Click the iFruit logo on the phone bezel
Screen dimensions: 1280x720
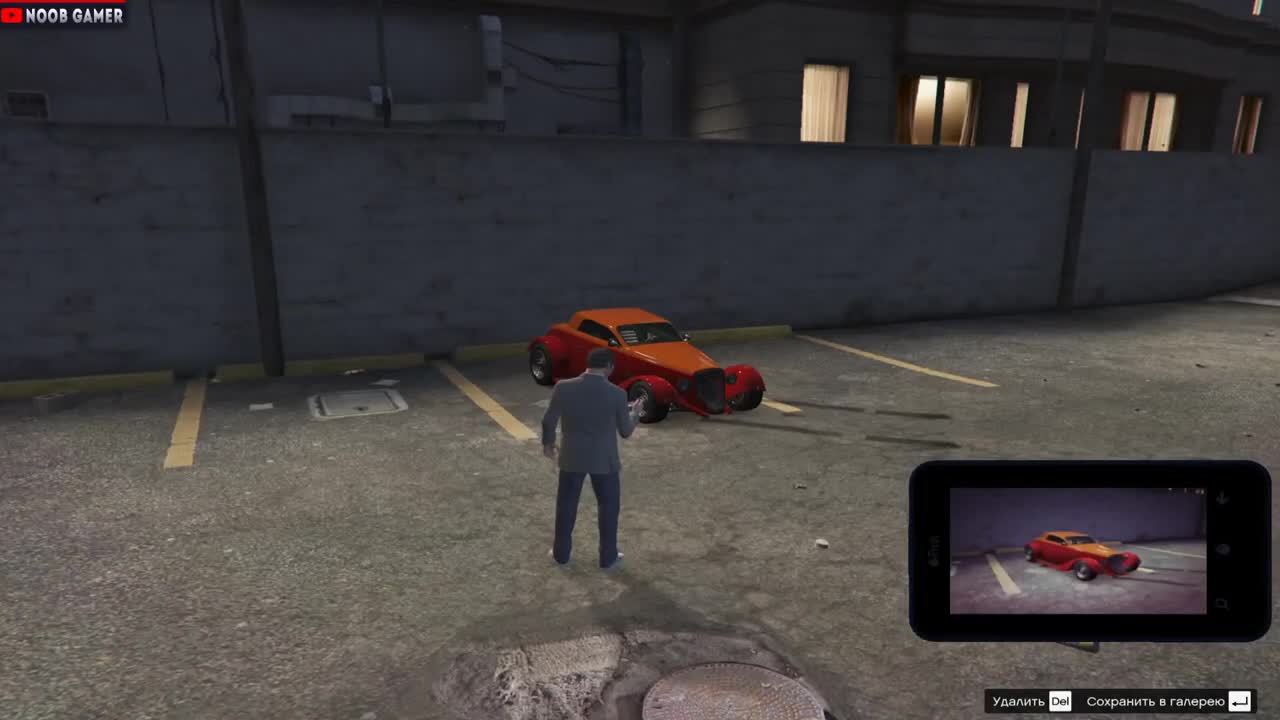pyautogui.click(x=934, y=552)
